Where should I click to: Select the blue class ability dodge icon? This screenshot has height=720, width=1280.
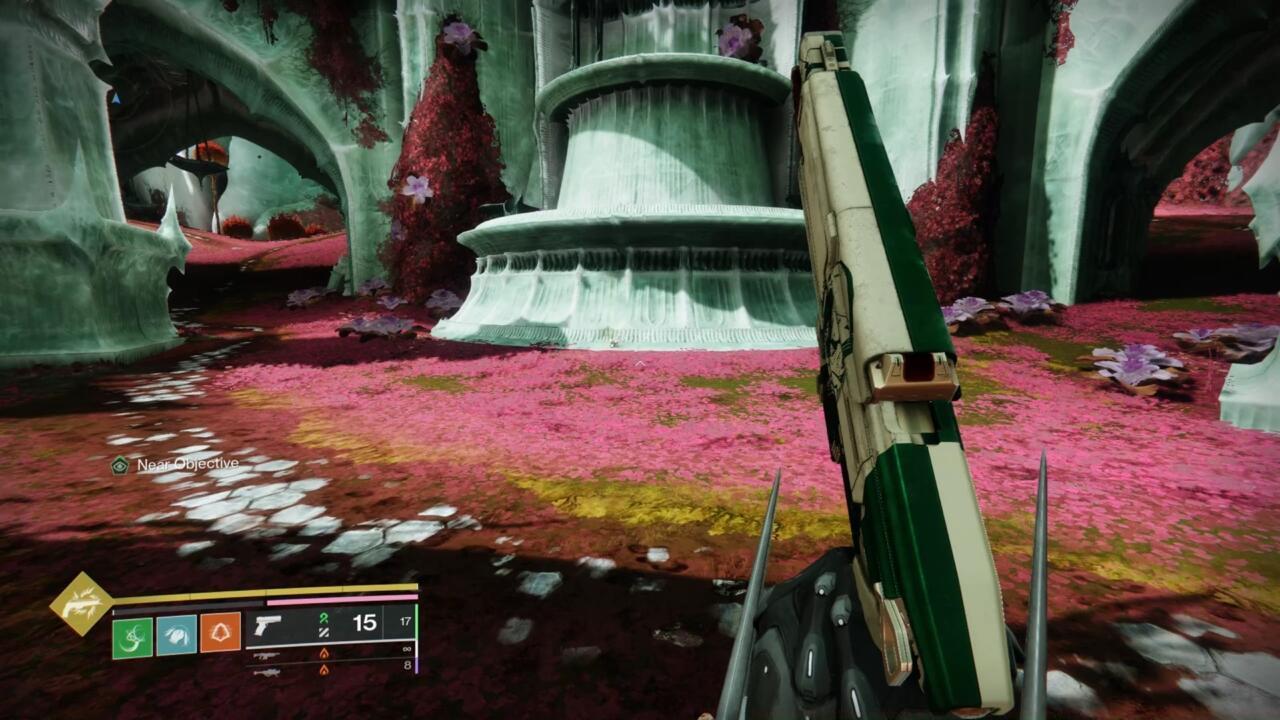pos(175,634)
